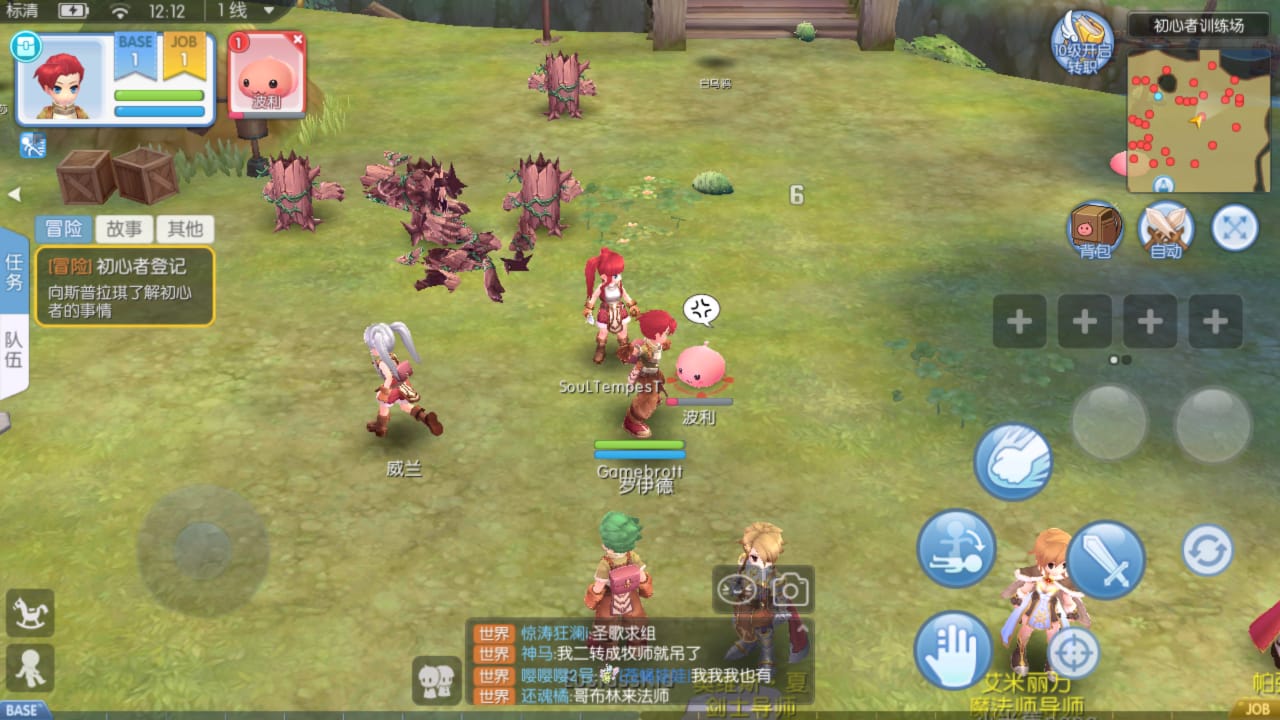
Task: Open the 背包 backpack icon
Action: coord(1093,230)
